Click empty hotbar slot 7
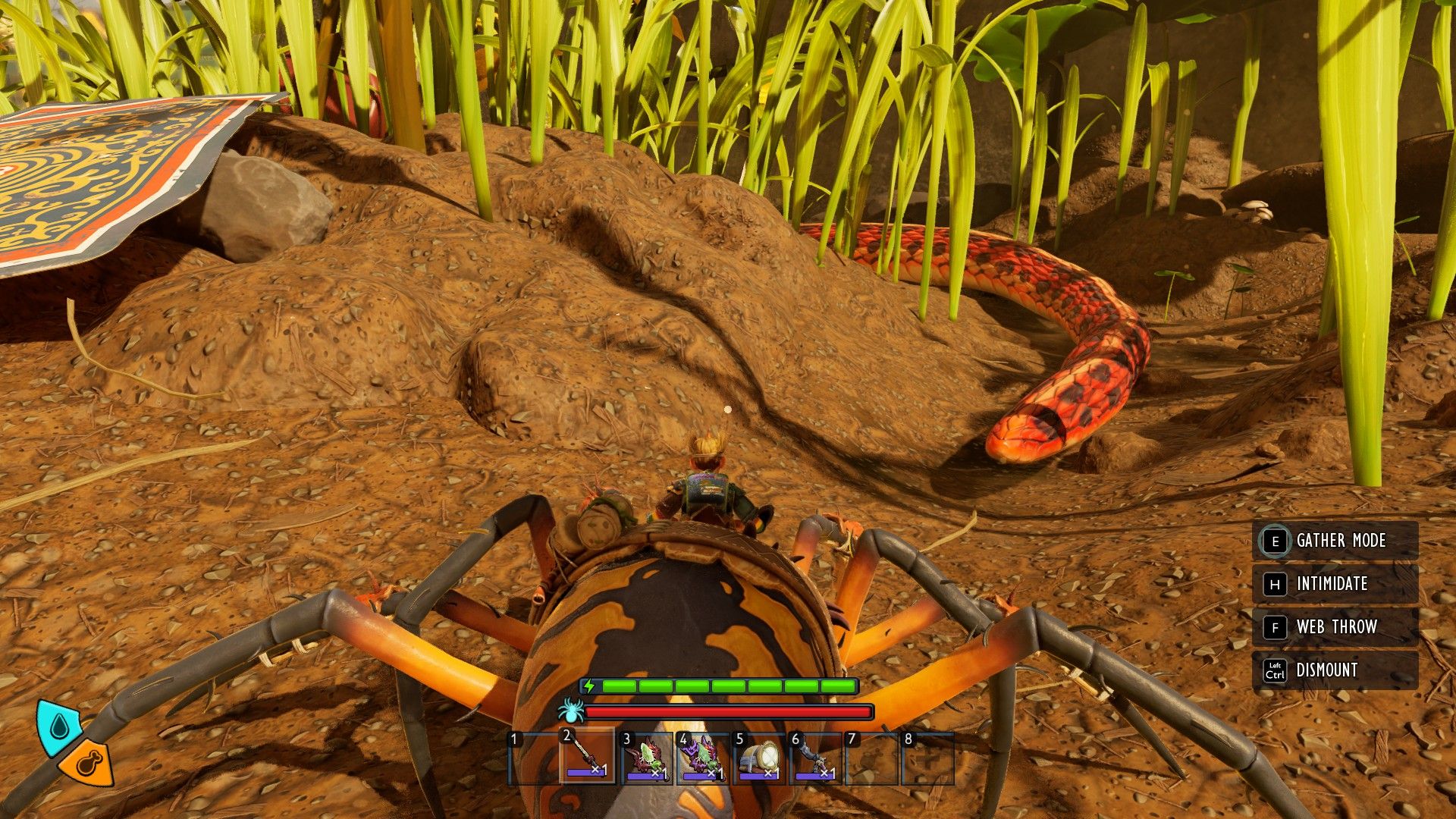Viewport: 1456px width, 819px height. [x=872, y=758]
